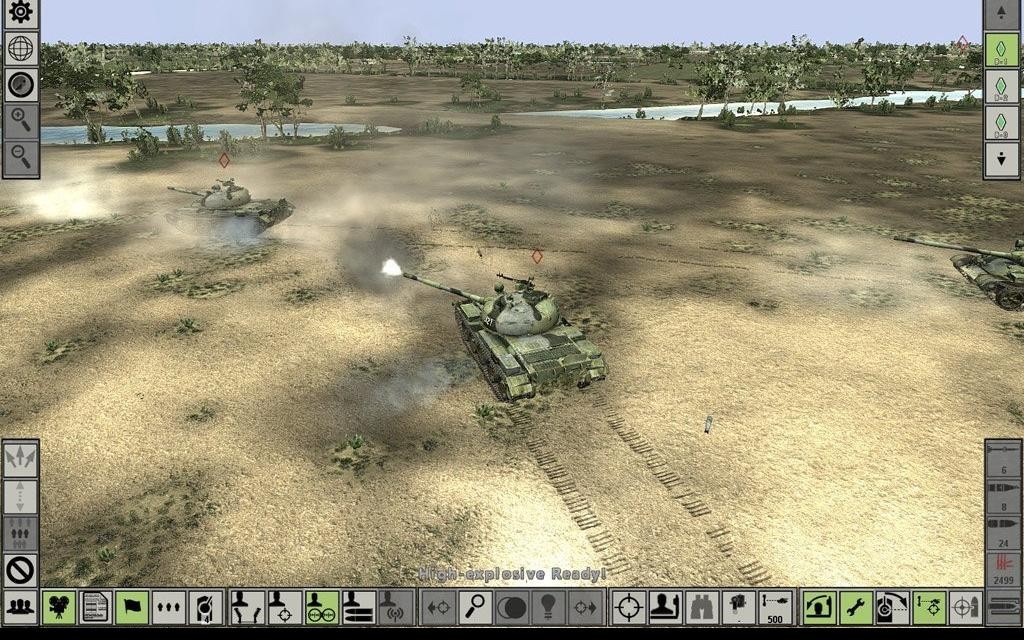Screen dimensions: 1024x640
Task: Select the highlighted green unit marker at top
Action: (x=1002, y=49)
